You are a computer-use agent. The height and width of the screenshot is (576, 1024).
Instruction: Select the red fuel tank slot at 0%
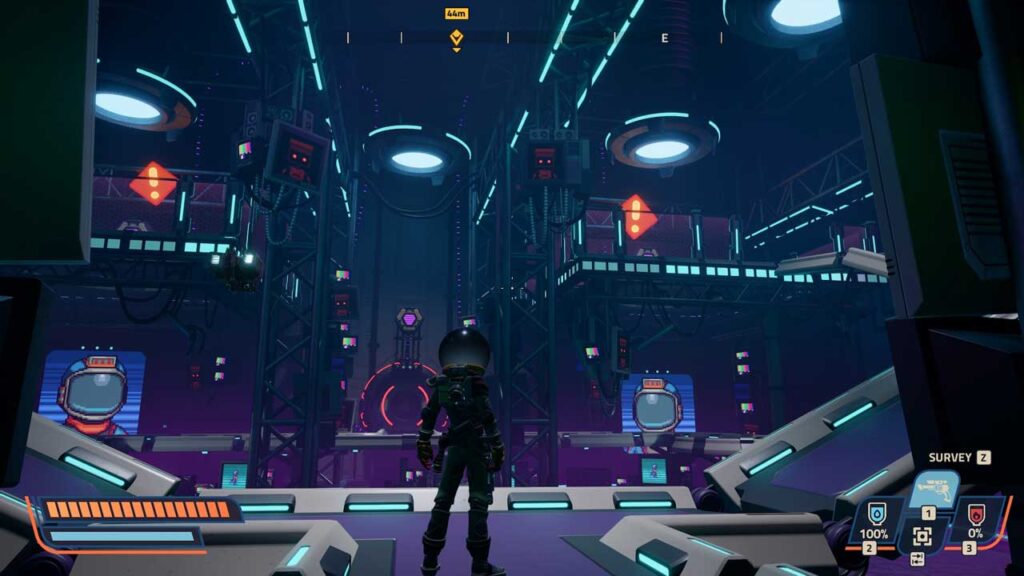tap(976, 522)
